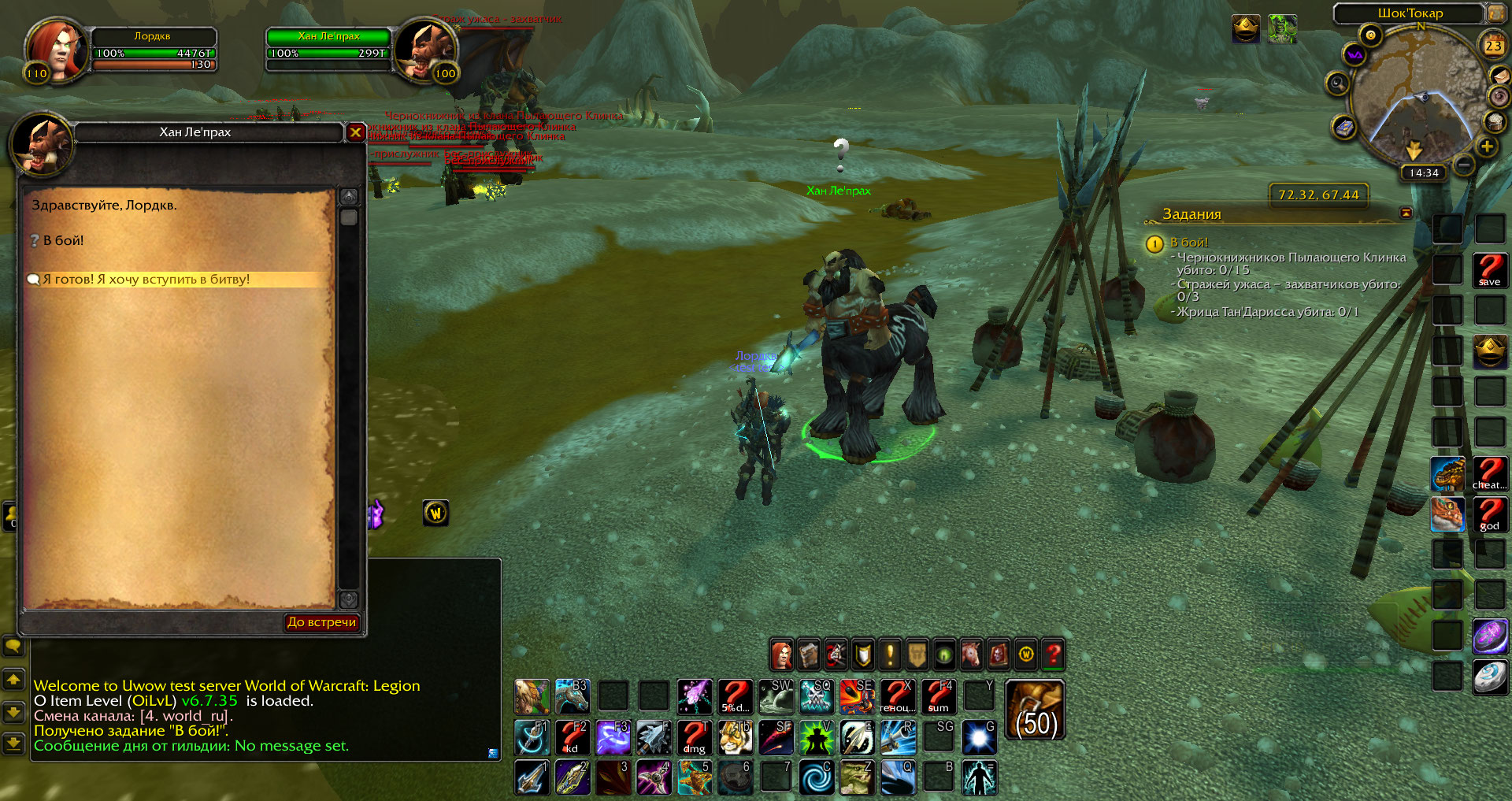Use the 'dmg' macro on the action bar

(x=694, y=738)
